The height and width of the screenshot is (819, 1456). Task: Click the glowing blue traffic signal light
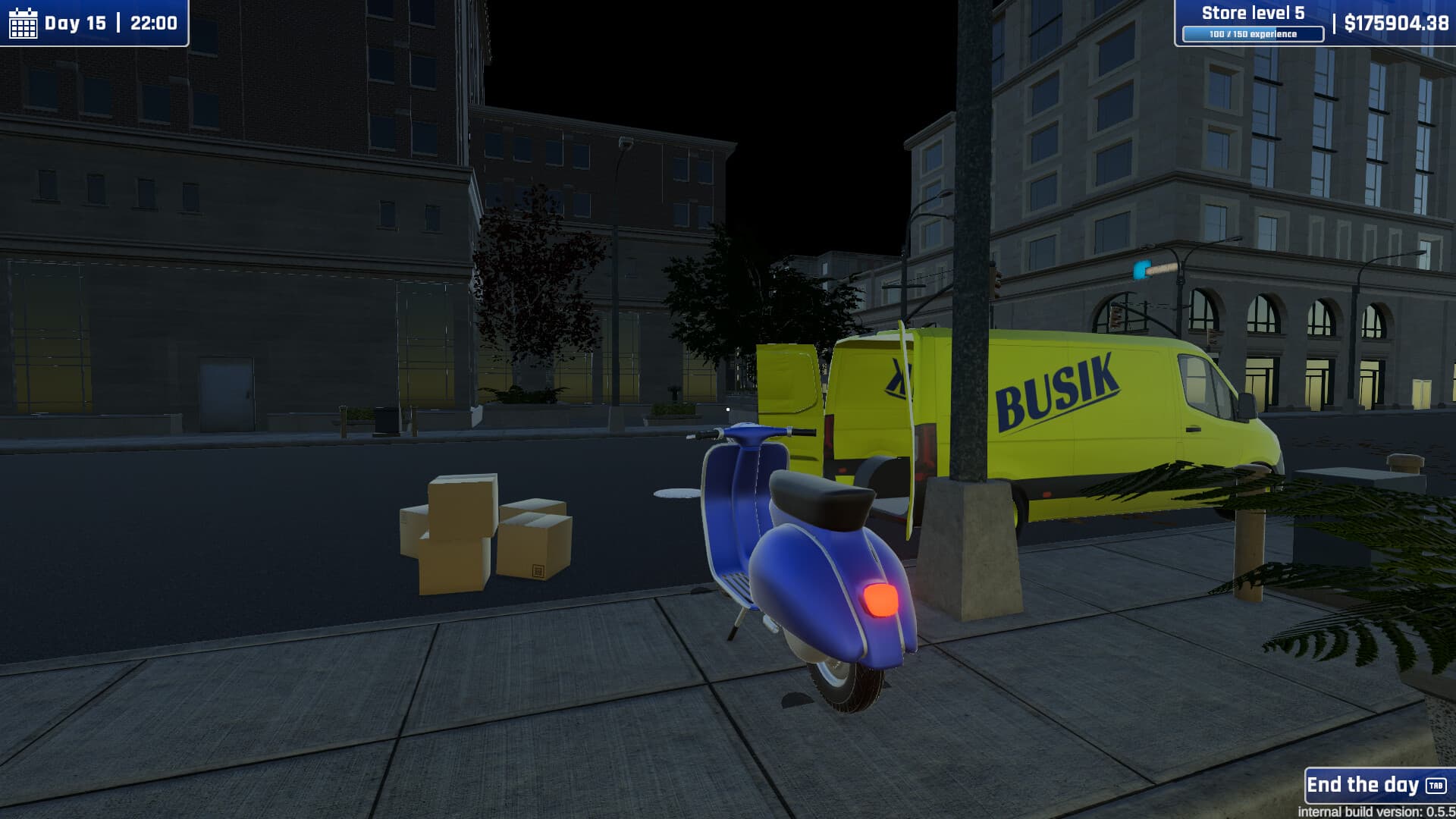click(x=1140, y=269)
